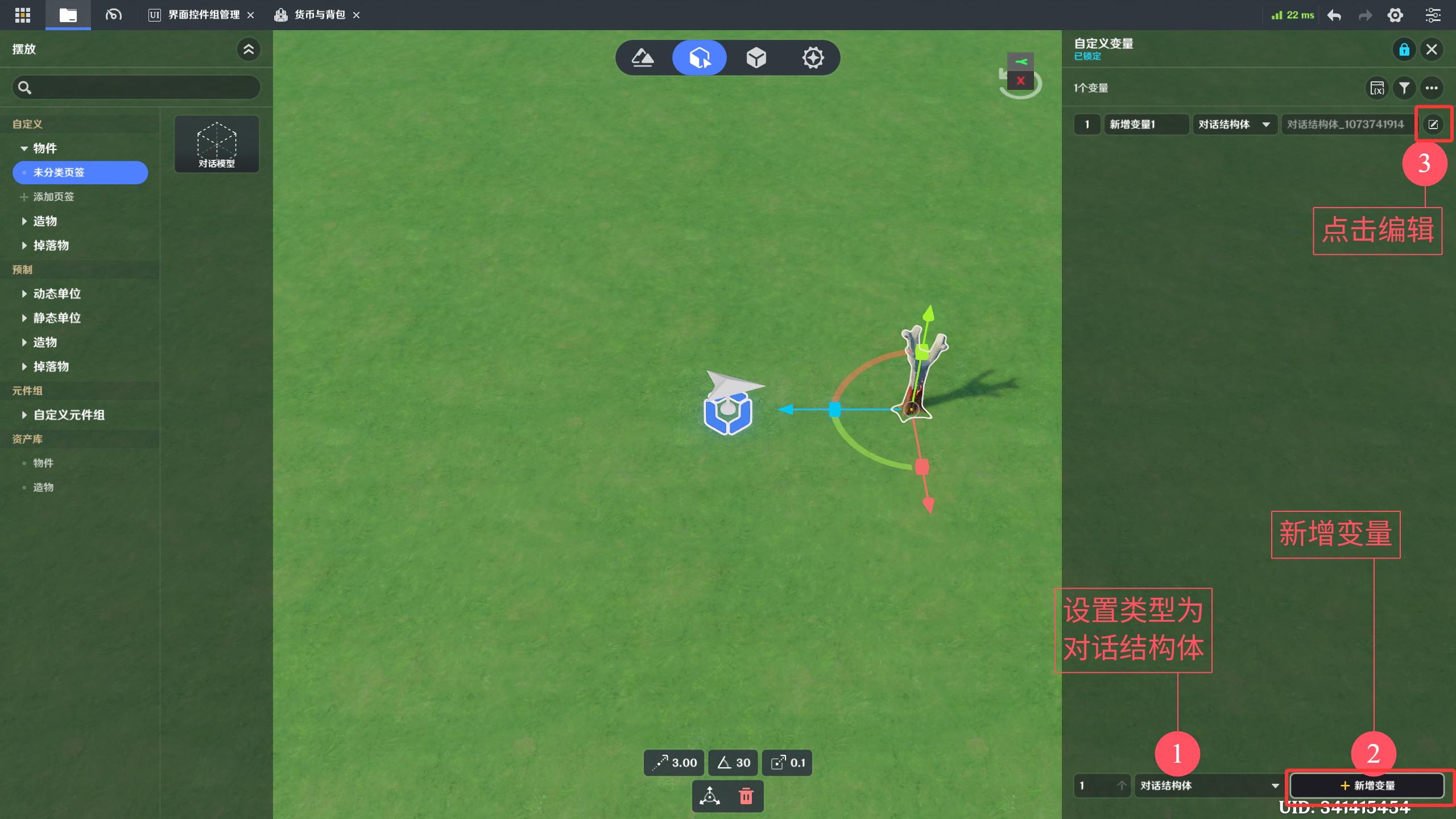Delete selection with the red trash icon
This screenshot has height=819, width=1456.
point(746,796)
